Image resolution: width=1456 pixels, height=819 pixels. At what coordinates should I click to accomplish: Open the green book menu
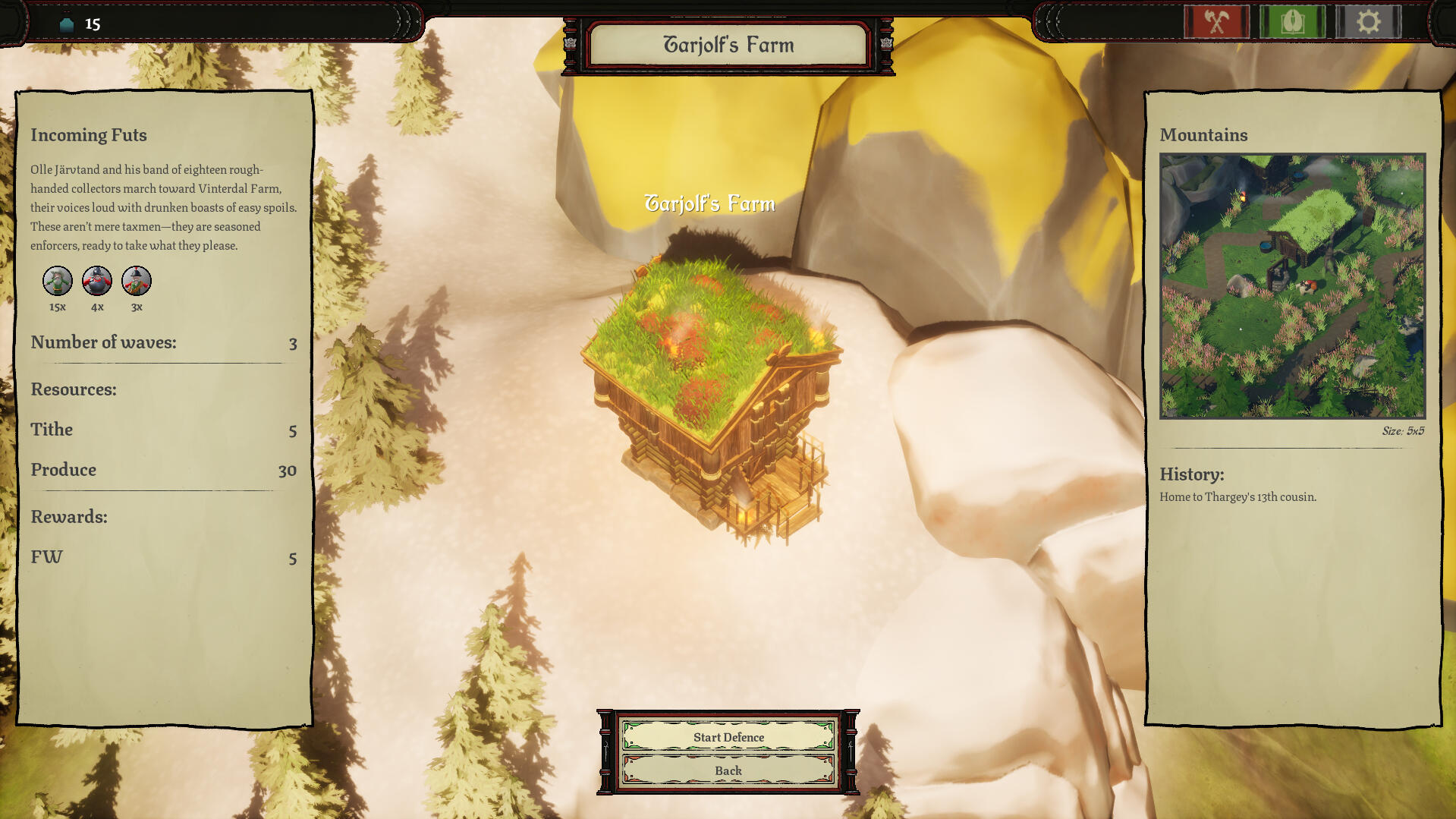pos(1292,22)
